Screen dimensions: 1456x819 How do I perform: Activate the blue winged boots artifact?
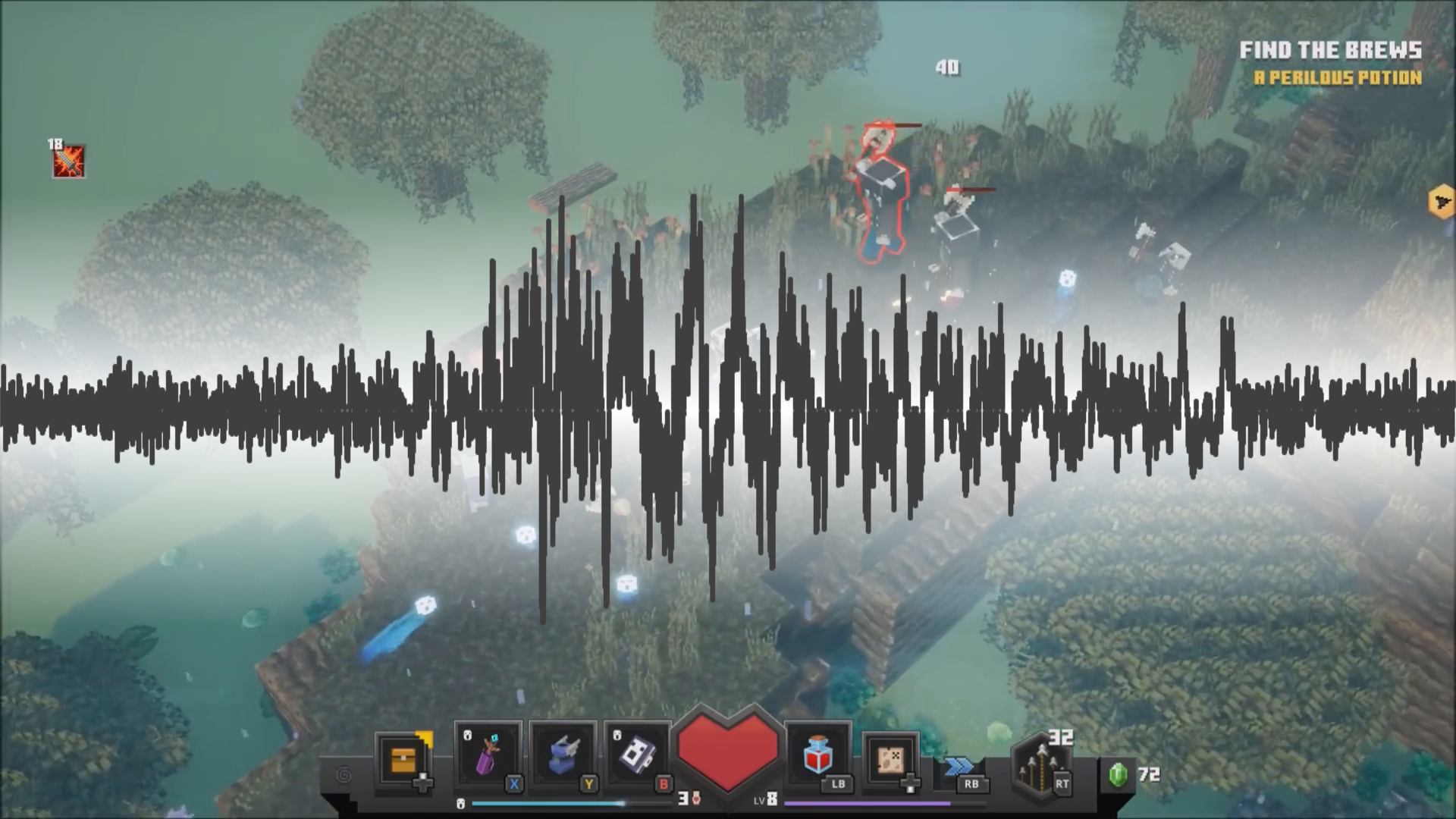click(x=563, y=755)
